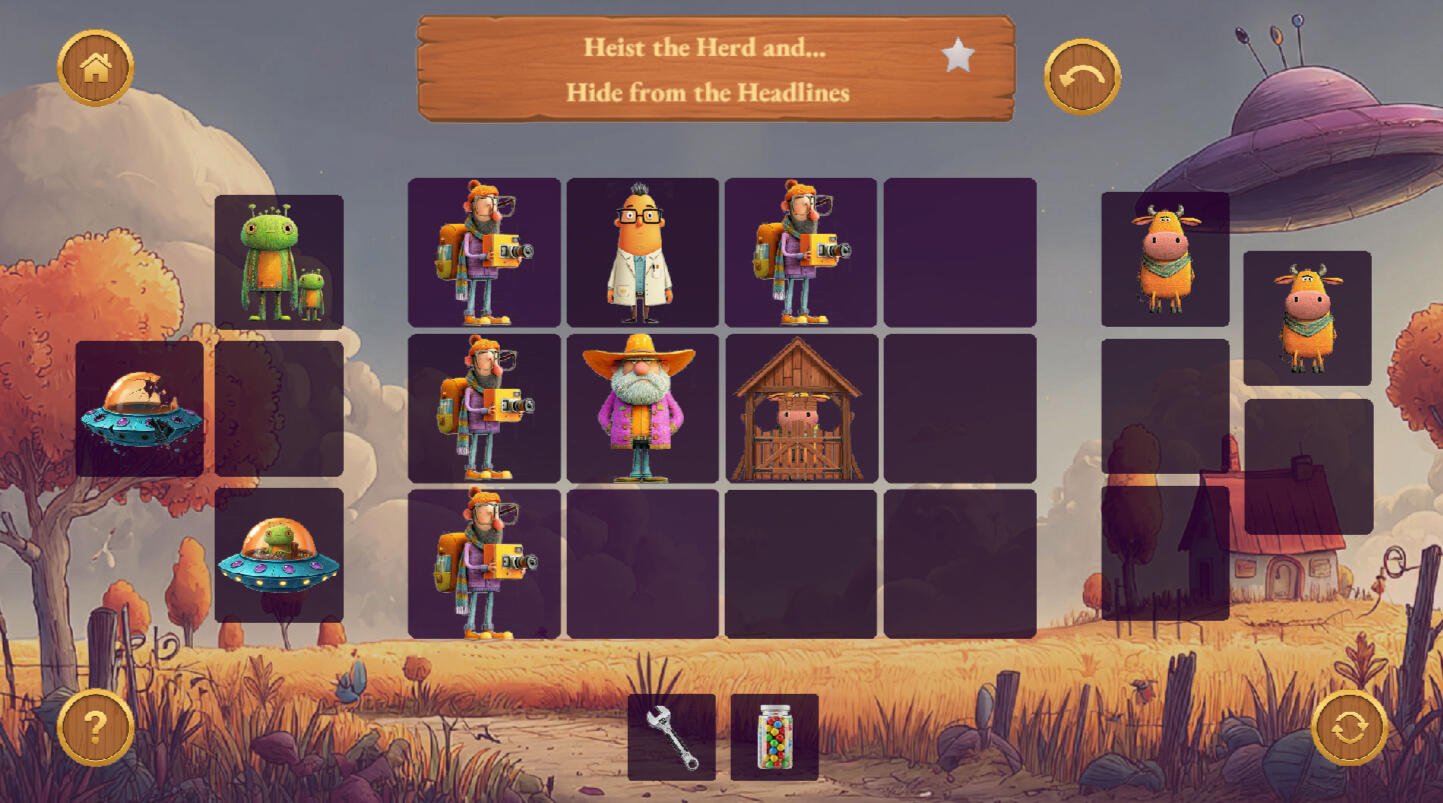The height and width of the screenshot is (803, 1443).
Task: Choose the barn with cow tile
Action: click(800, 408)
